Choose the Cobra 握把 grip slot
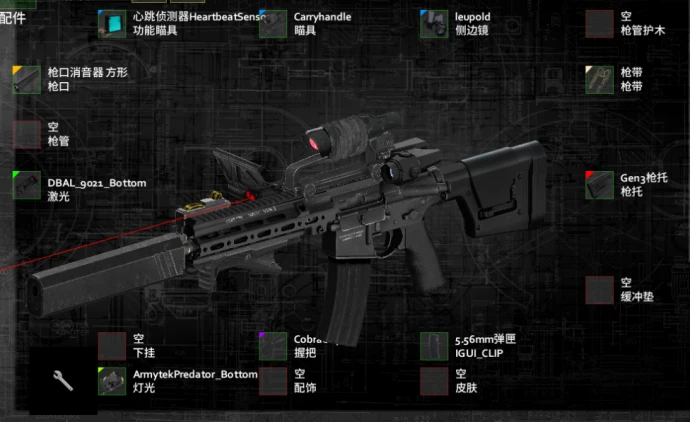 pos(273,346)
